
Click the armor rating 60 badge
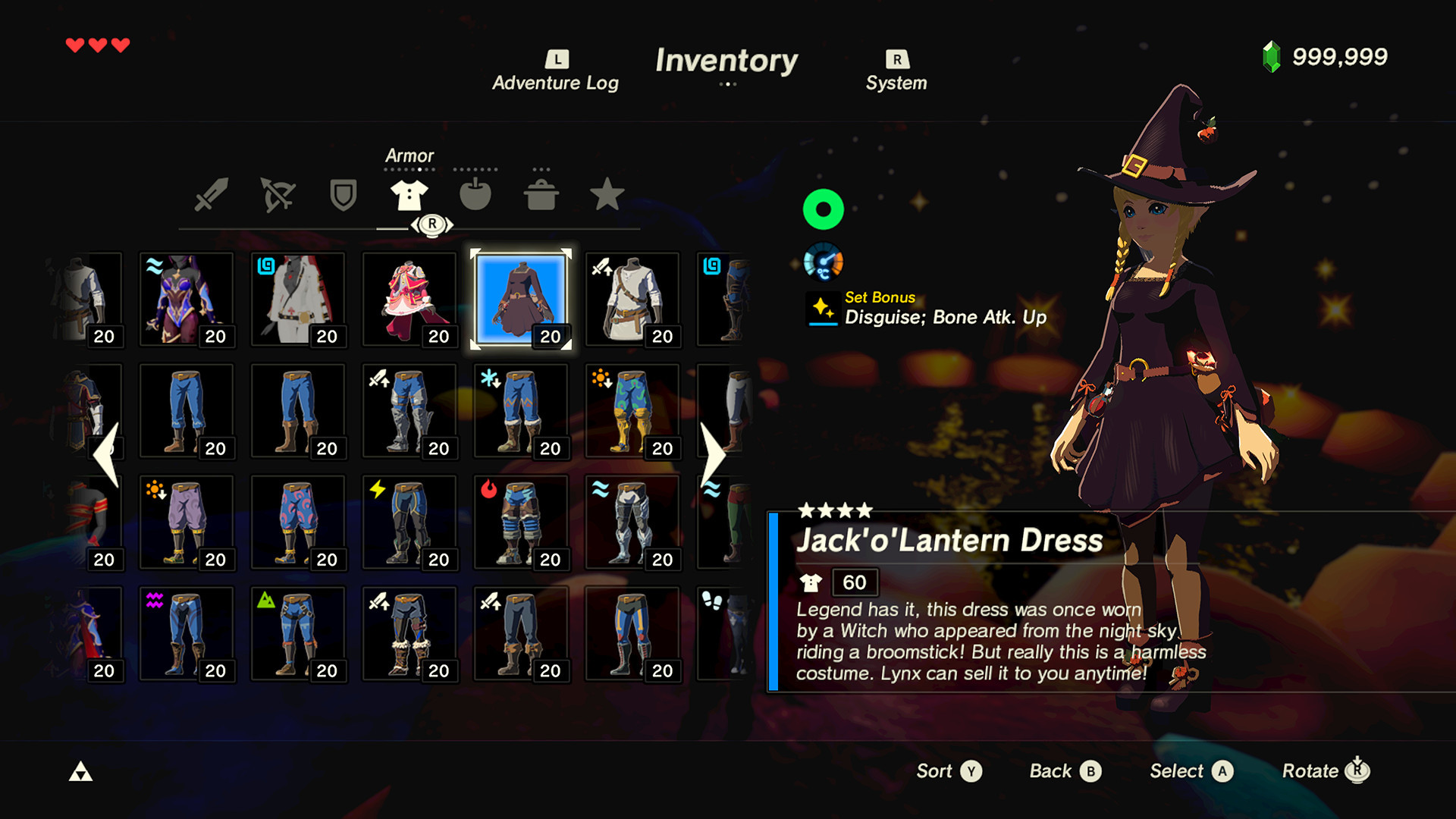[x=855, y=582]
